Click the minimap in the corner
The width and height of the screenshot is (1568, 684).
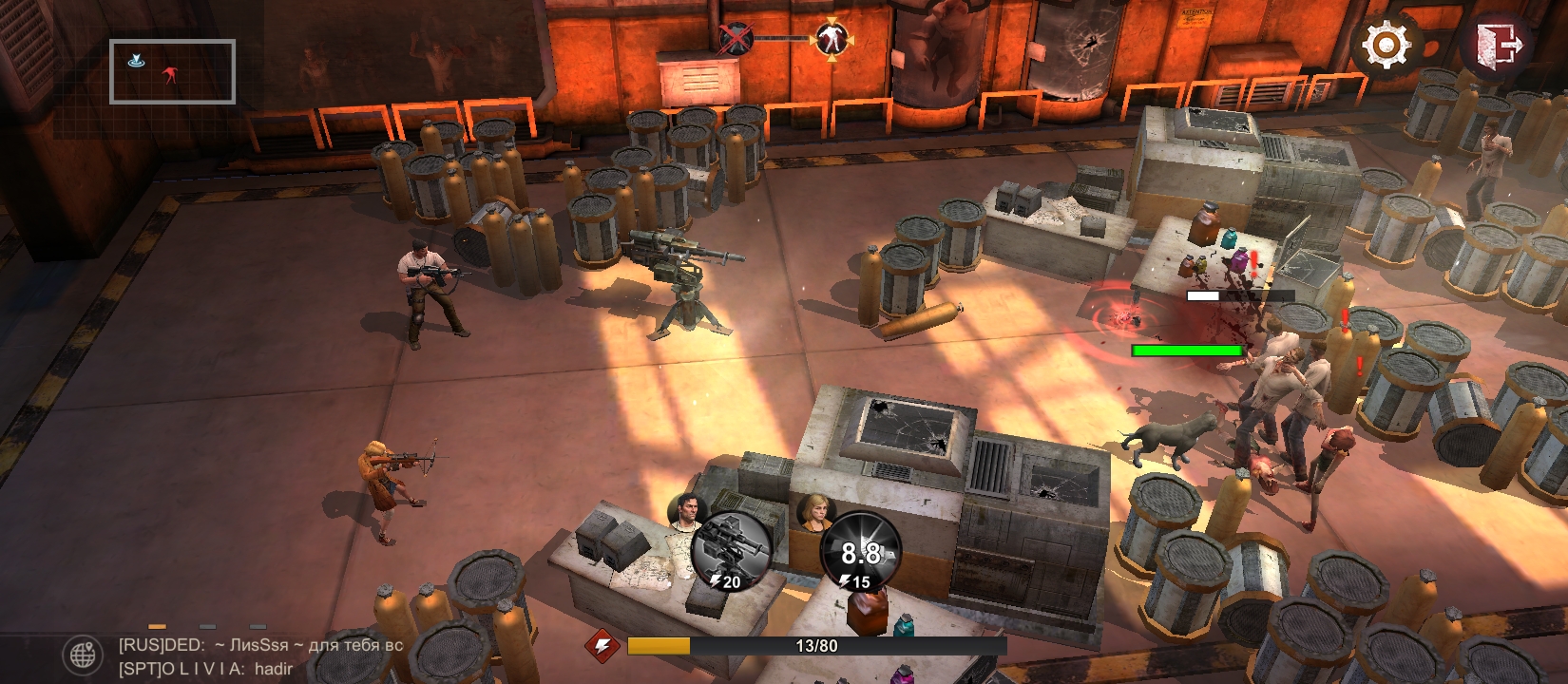coord(172,71)
